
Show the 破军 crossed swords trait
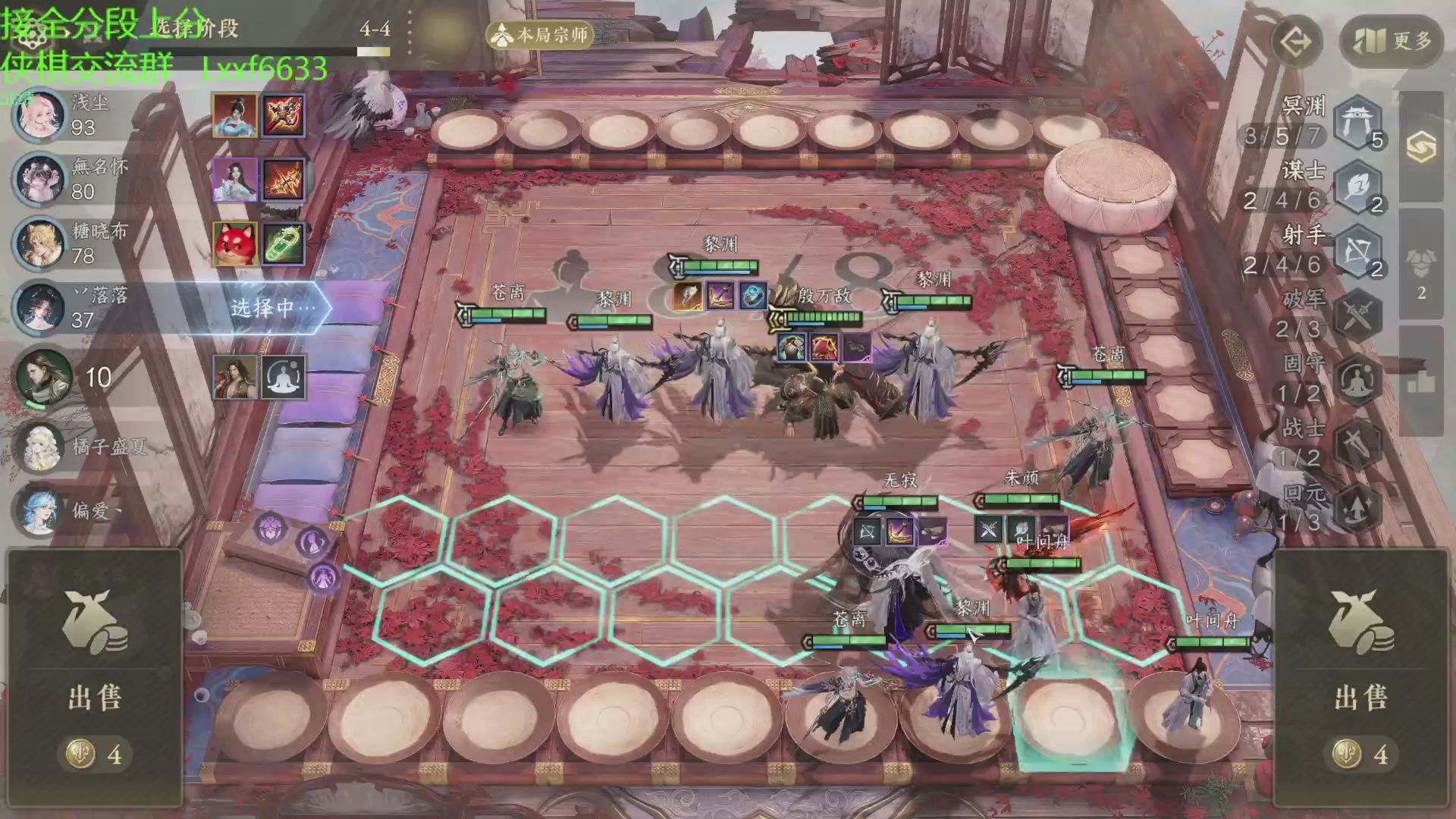pos(1357,315)
